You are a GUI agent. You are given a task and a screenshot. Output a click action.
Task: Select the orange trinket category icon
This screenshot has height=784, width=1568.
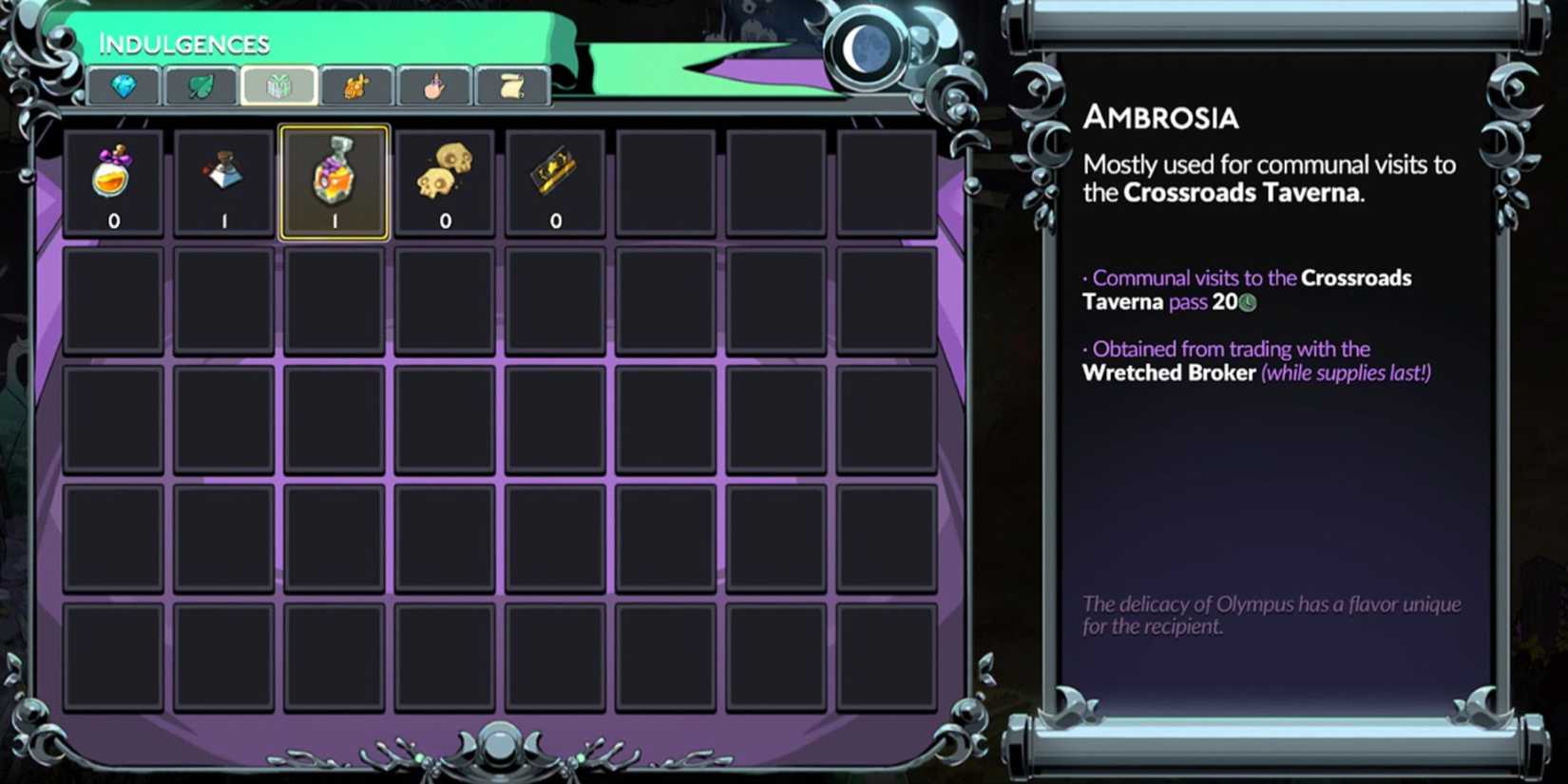(x=356, y=85)
